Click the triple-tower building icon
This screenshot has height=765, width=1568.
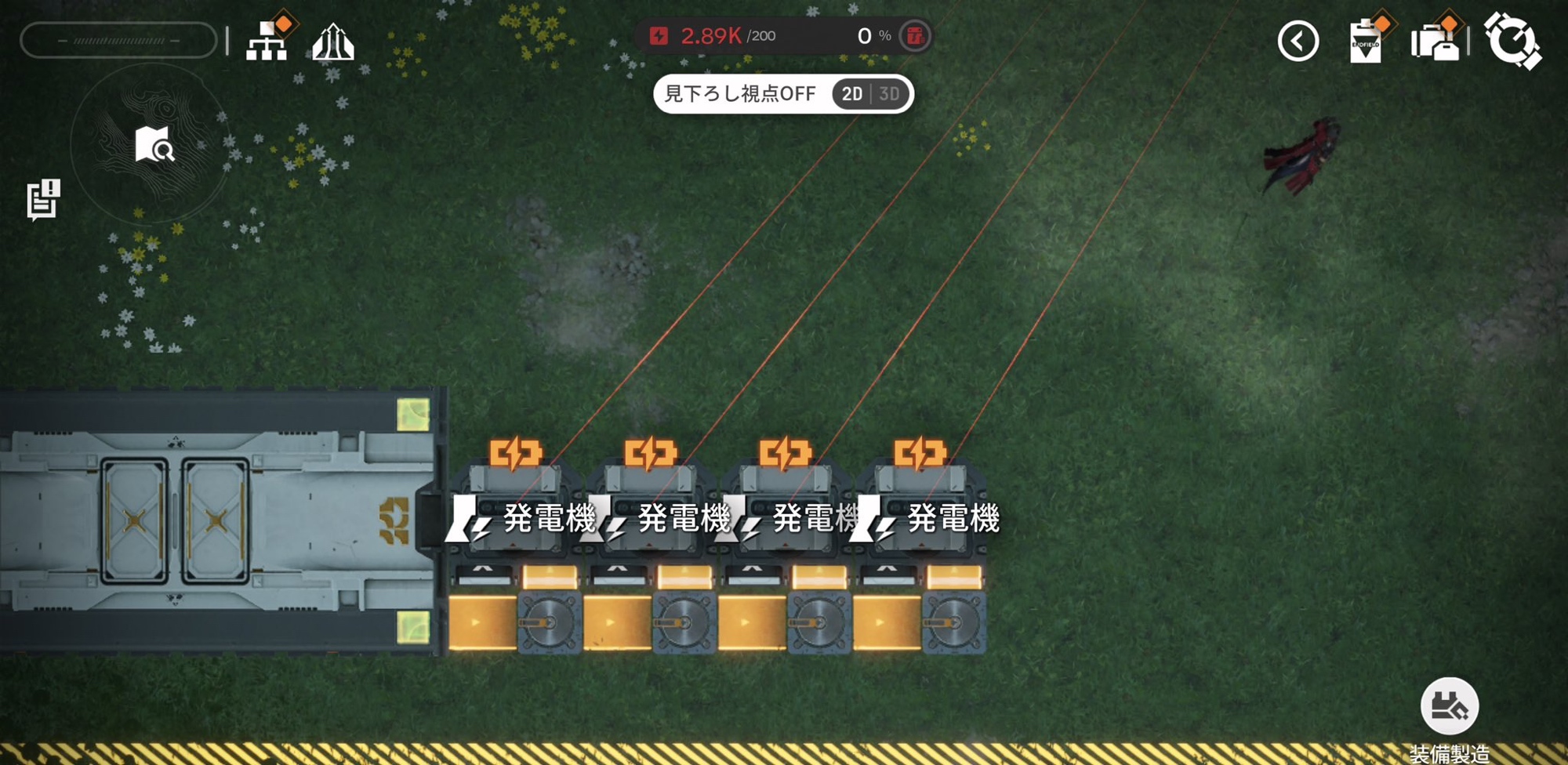coord(333,42)
